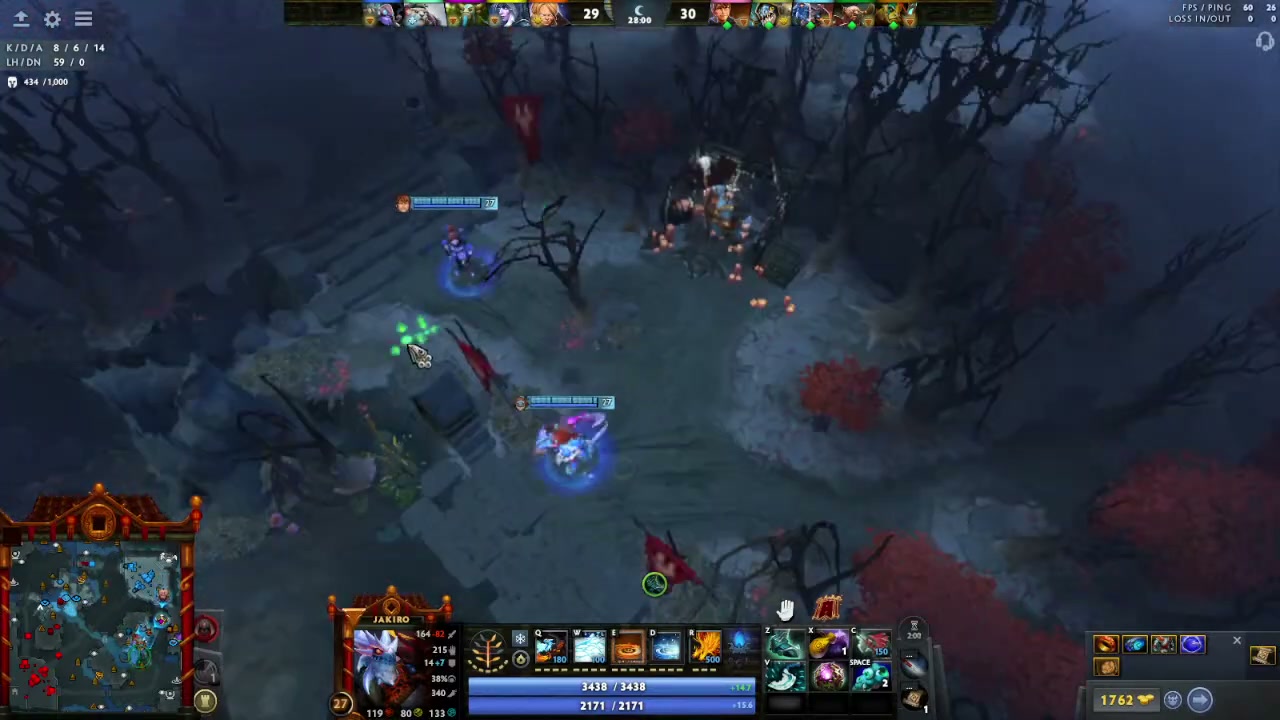1280x720 pixels.
Task: Select the Ice Path ability icon
Action: (x=588, y=646)
